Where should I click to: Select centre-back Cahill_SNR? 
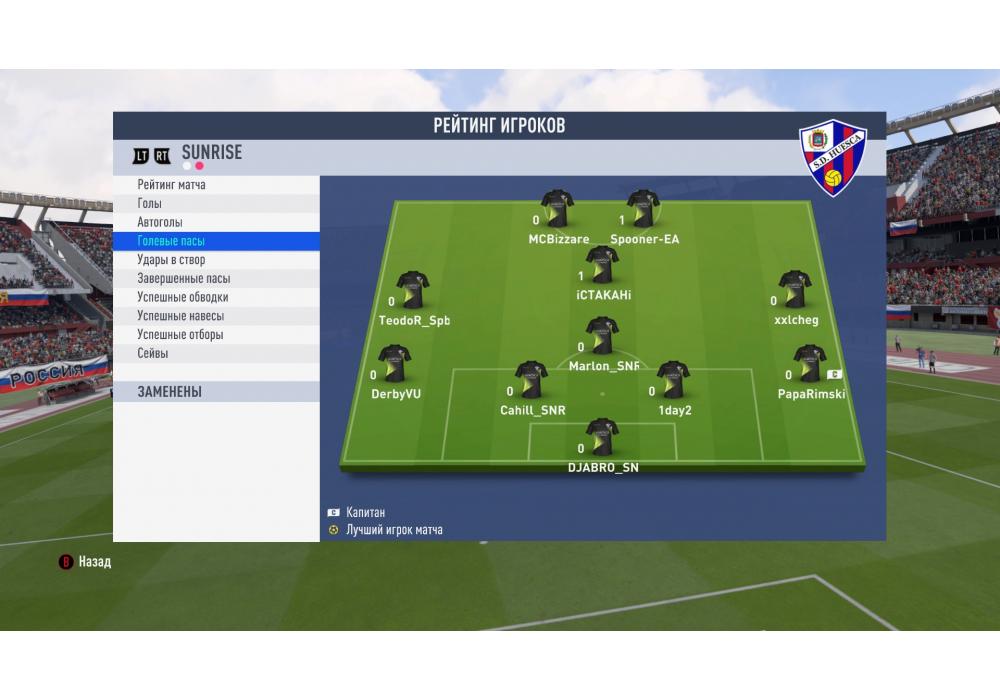(531, 381)
